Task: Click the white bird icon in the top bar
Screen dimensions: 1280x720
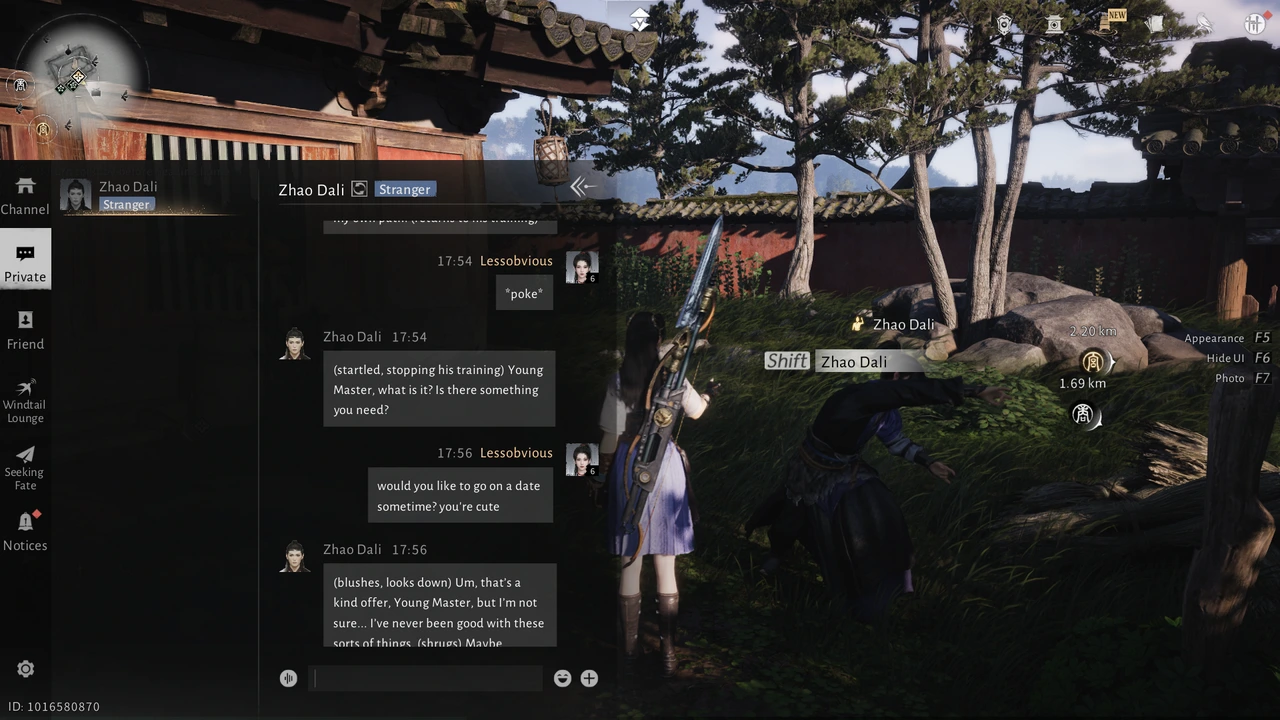Action: pyautogui.click(x=1204, y=24)
